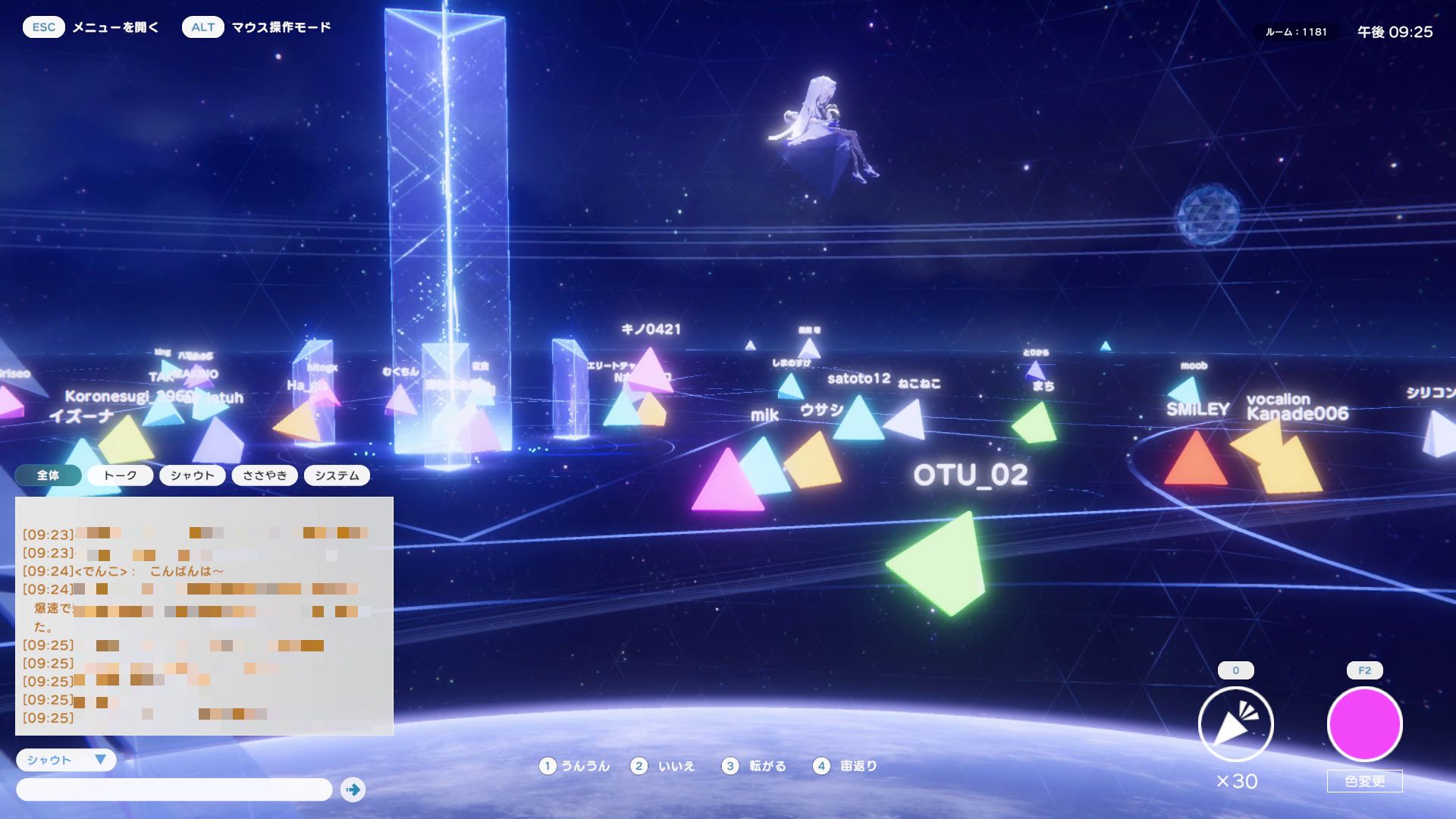This screenshot has width=1456, height=819.
Task: Switch to the システム chat tab
Action: pyautogui.click(x=337, y=475)
